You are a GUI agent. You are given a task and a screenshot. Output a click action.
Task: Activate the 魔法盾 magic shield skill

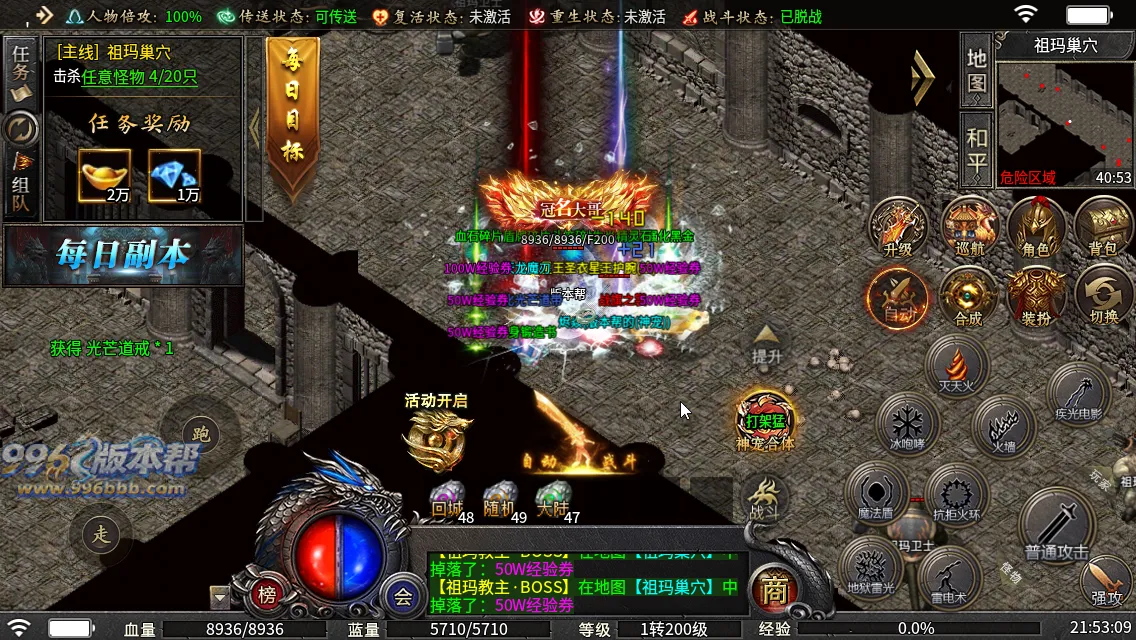tap(875, 492)
